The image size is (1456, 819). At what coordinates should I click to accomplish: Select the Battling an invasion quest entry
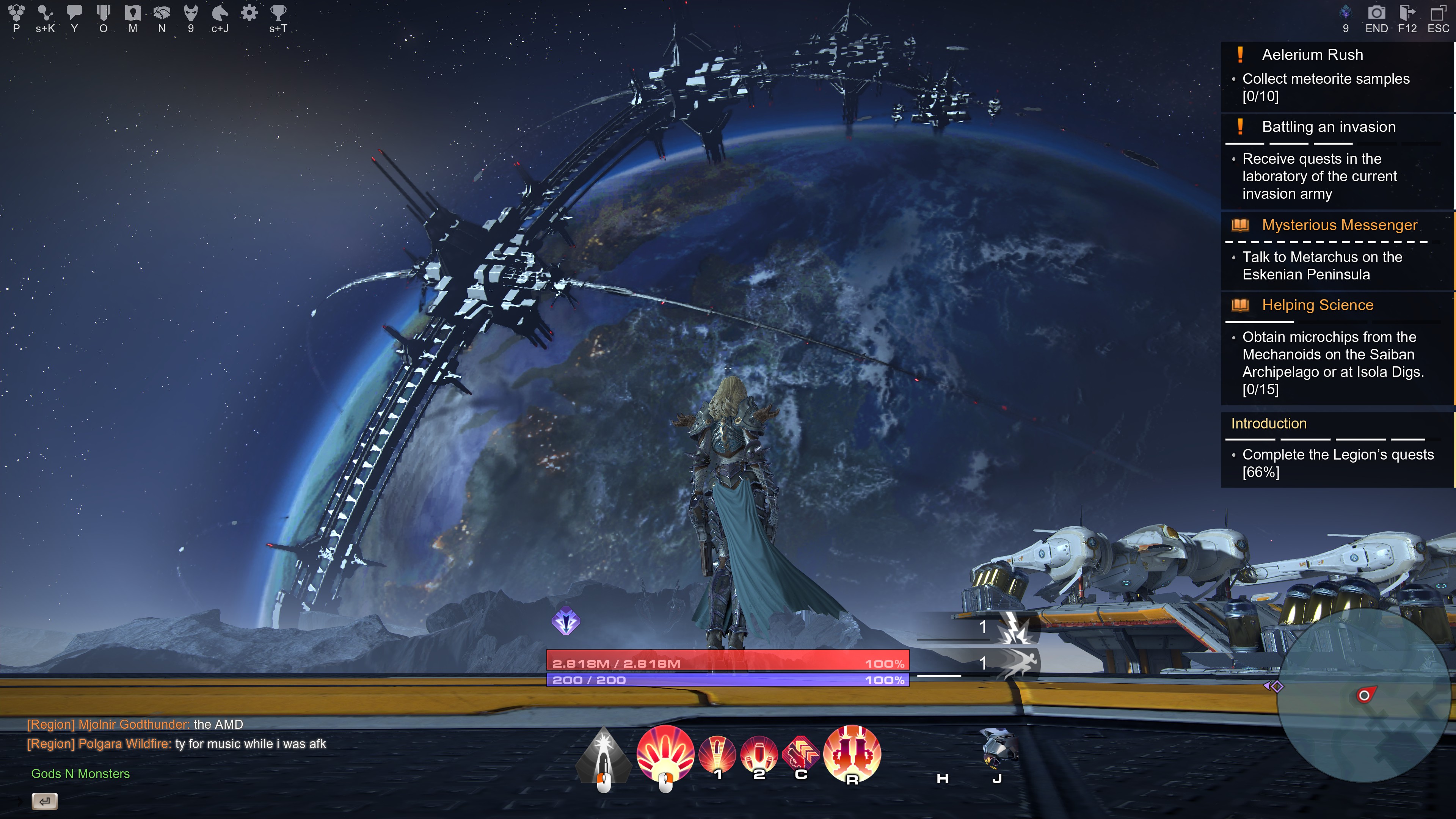(1328, 127)
